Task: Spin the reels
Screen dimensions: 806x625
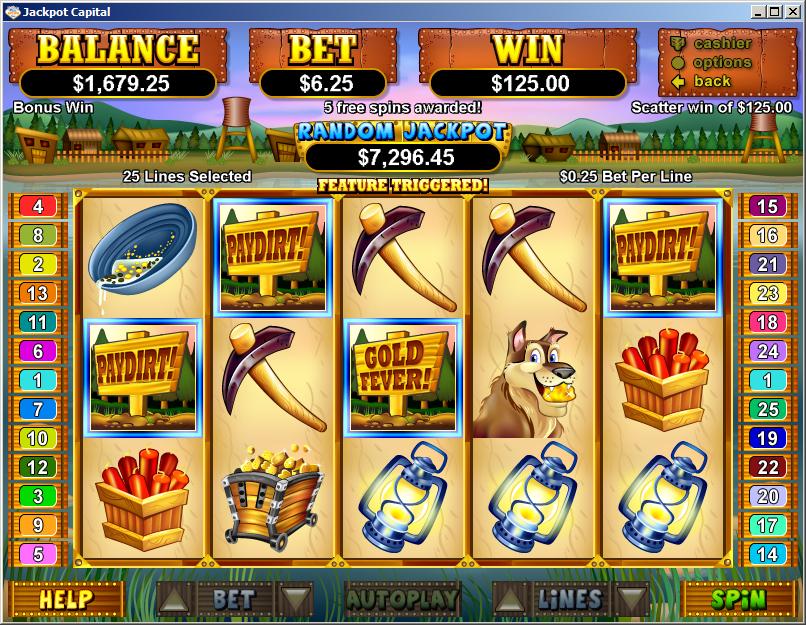Action: pos(738,599)
